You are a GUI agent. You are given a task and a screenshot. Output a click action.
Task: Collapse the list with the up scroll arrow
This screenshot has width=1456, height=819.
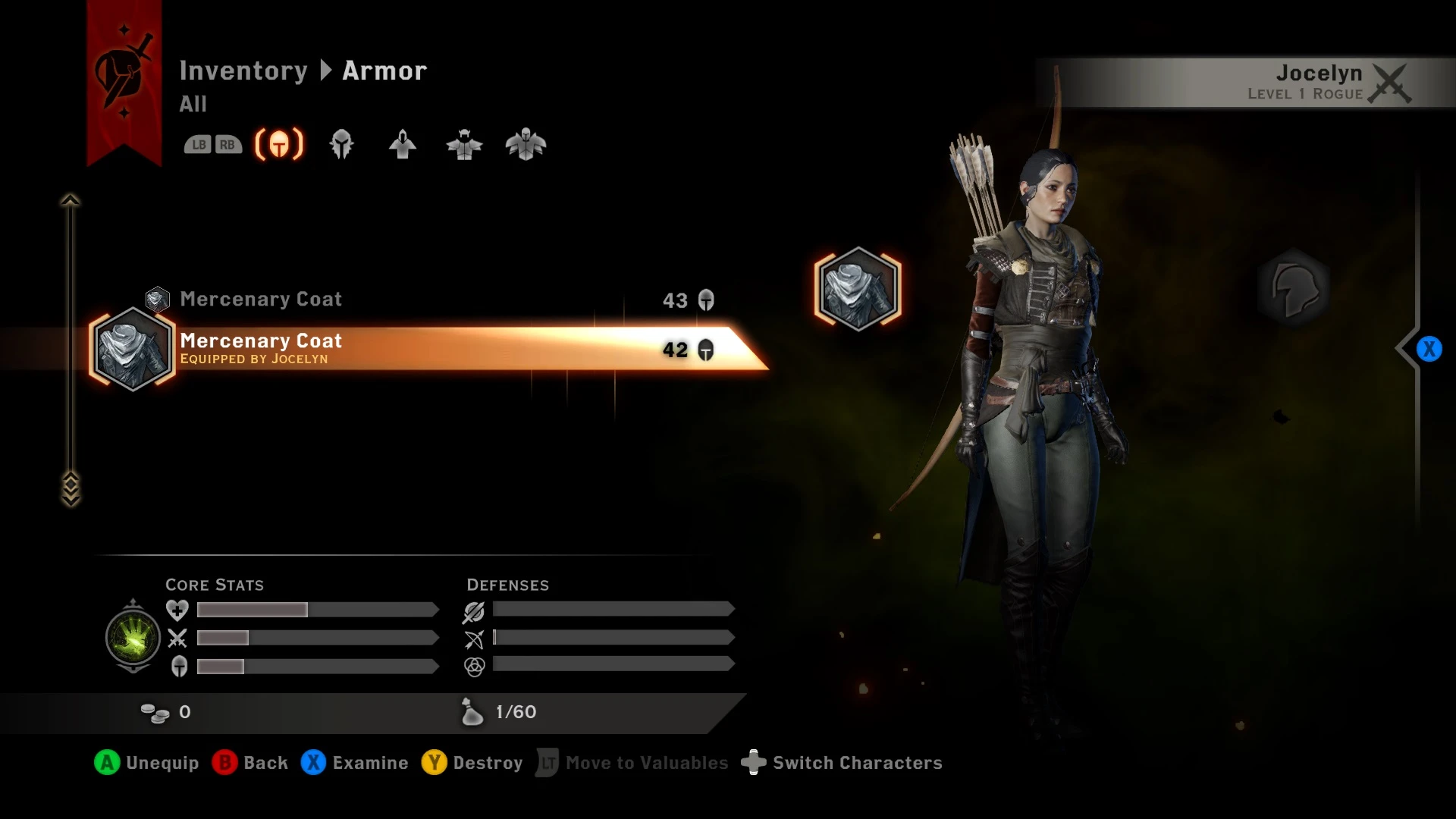[70, 199]
